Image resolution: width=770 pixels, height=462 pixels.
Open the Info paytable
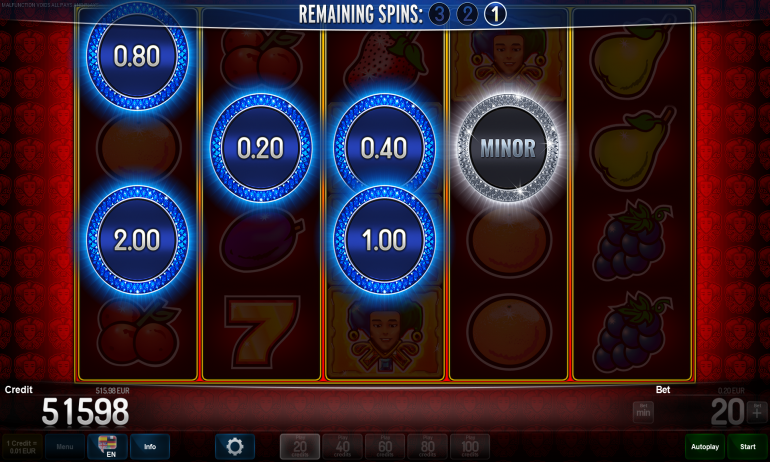point(150,446)
